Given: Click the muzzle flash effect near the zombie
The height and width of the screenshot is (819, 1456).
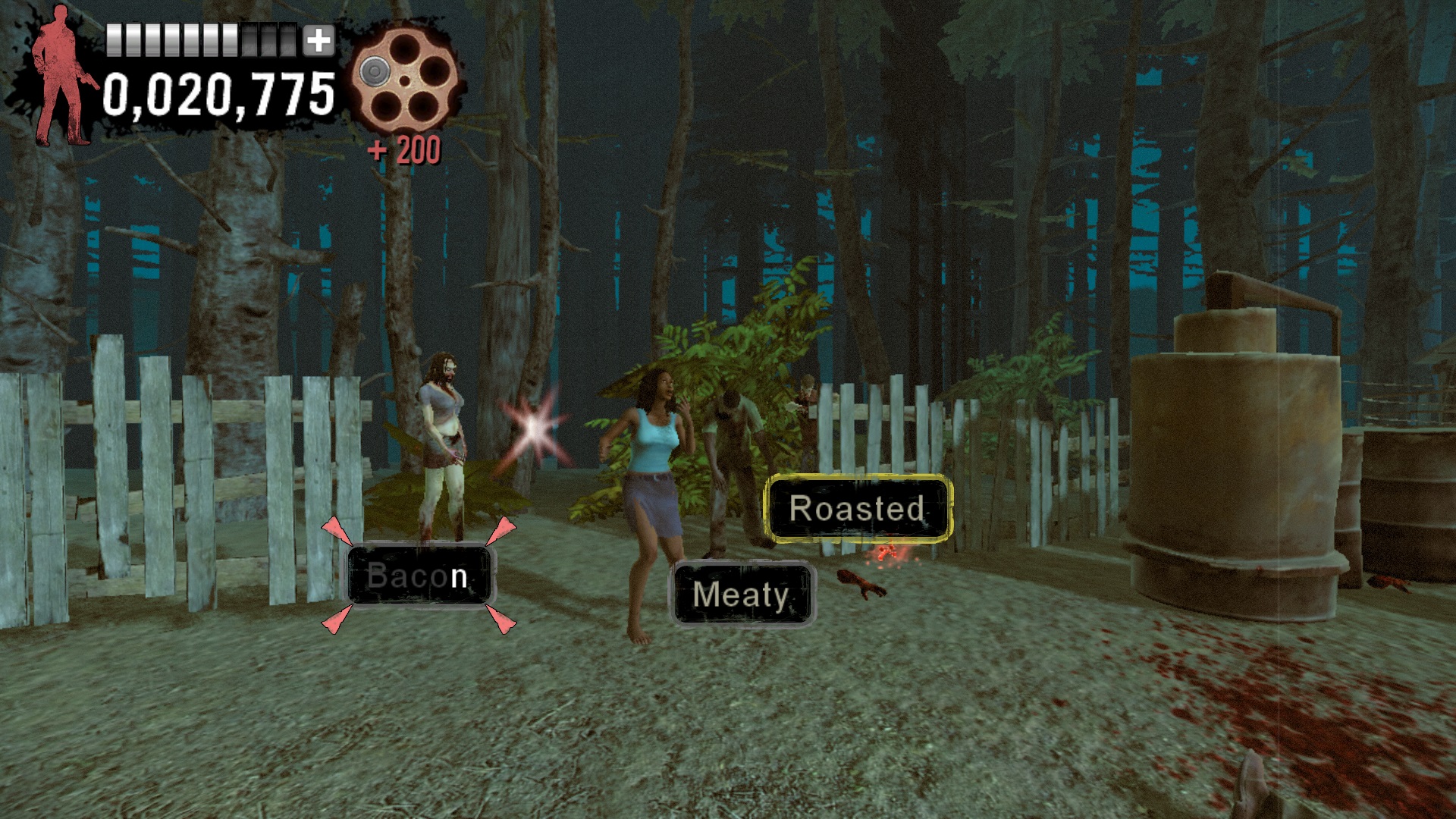Looking at the screenshot, I should (535, 428).
